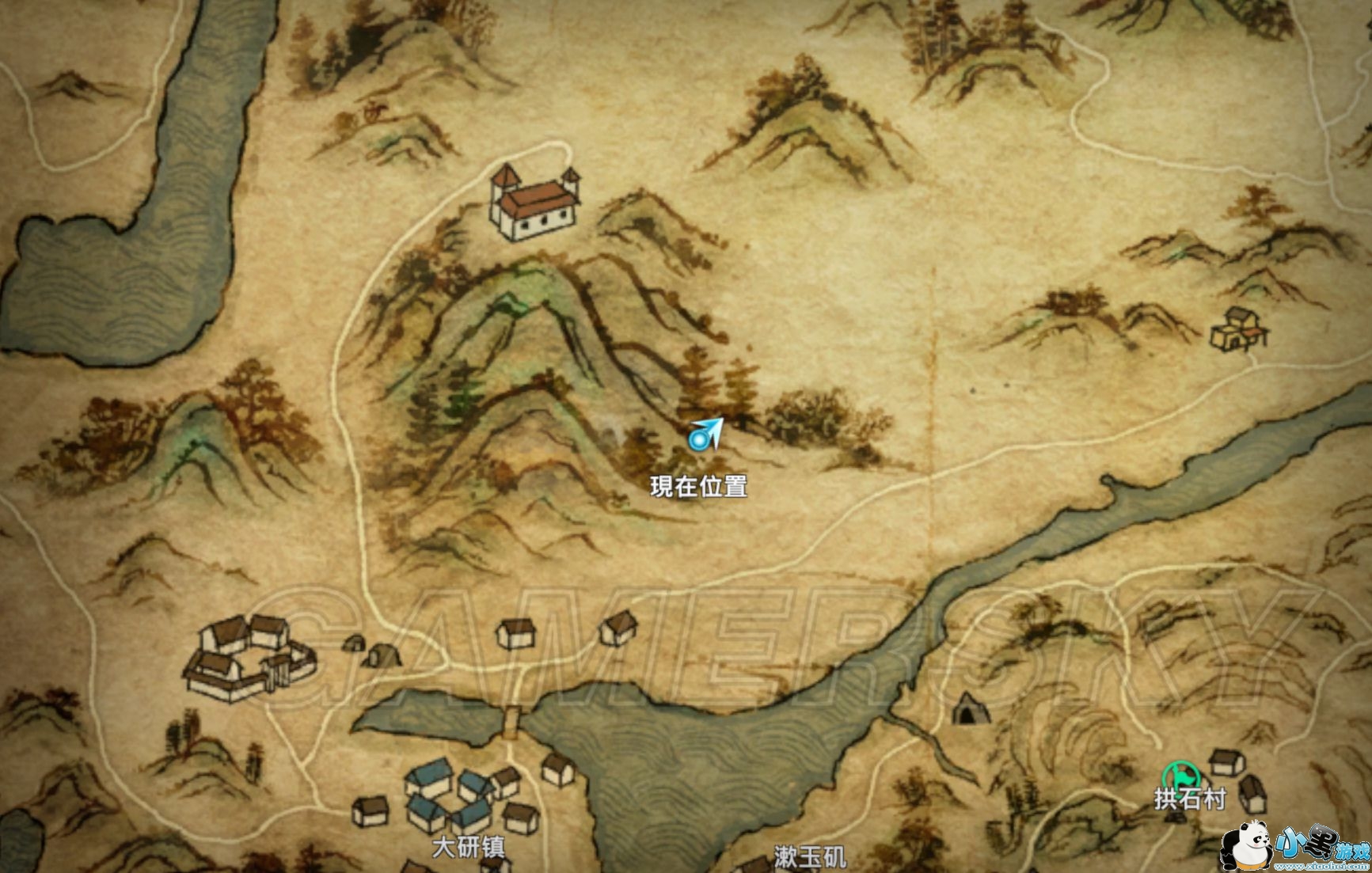Select the 漱玉矶 location label
1372x873 pixels.
tap(810, 856)
